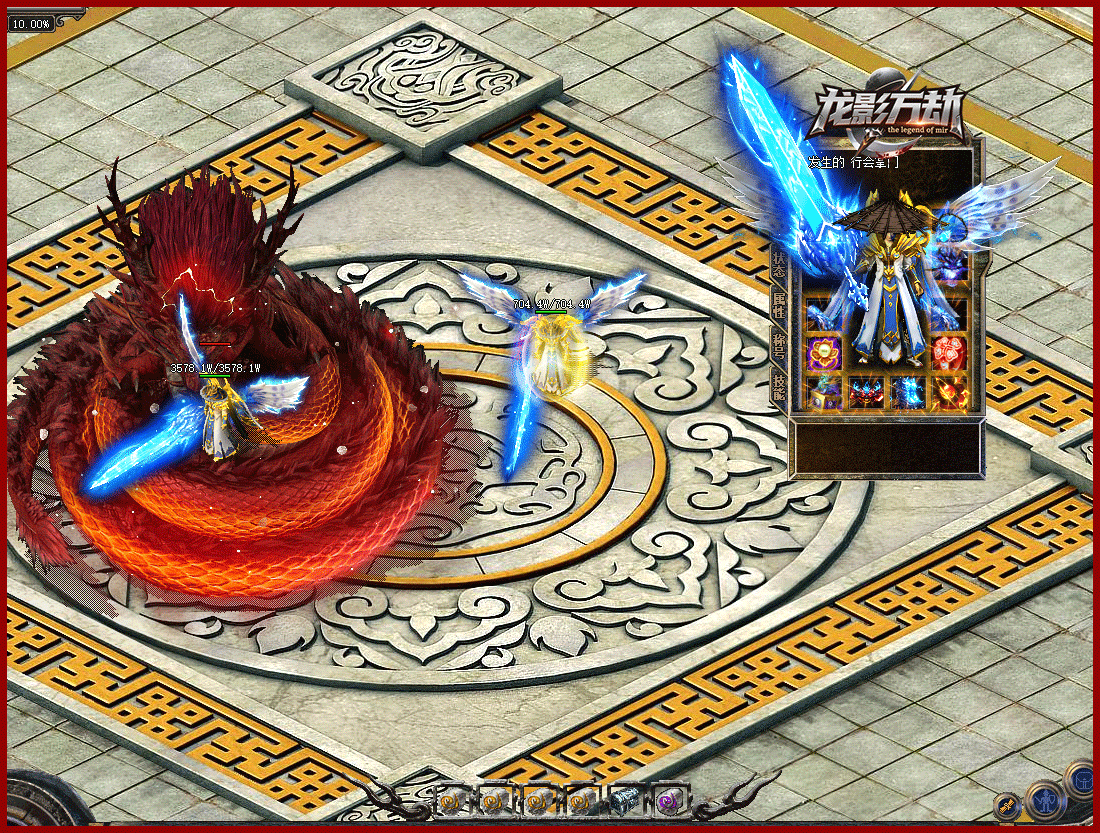1100x833 pixels.
Task: Use the purple swirl scroll in hotbar
Action: [668, 799]
